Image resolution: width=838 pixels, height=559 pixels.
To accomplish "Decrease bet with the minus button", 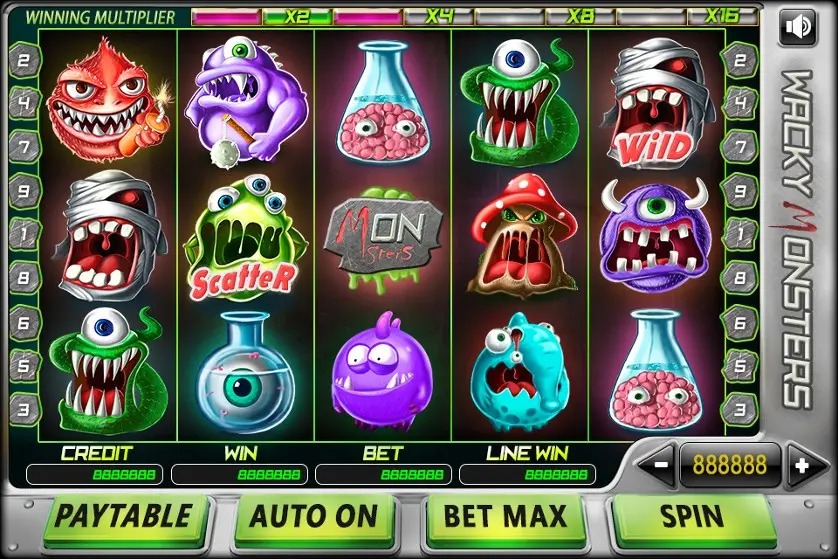I will point(660,465).
